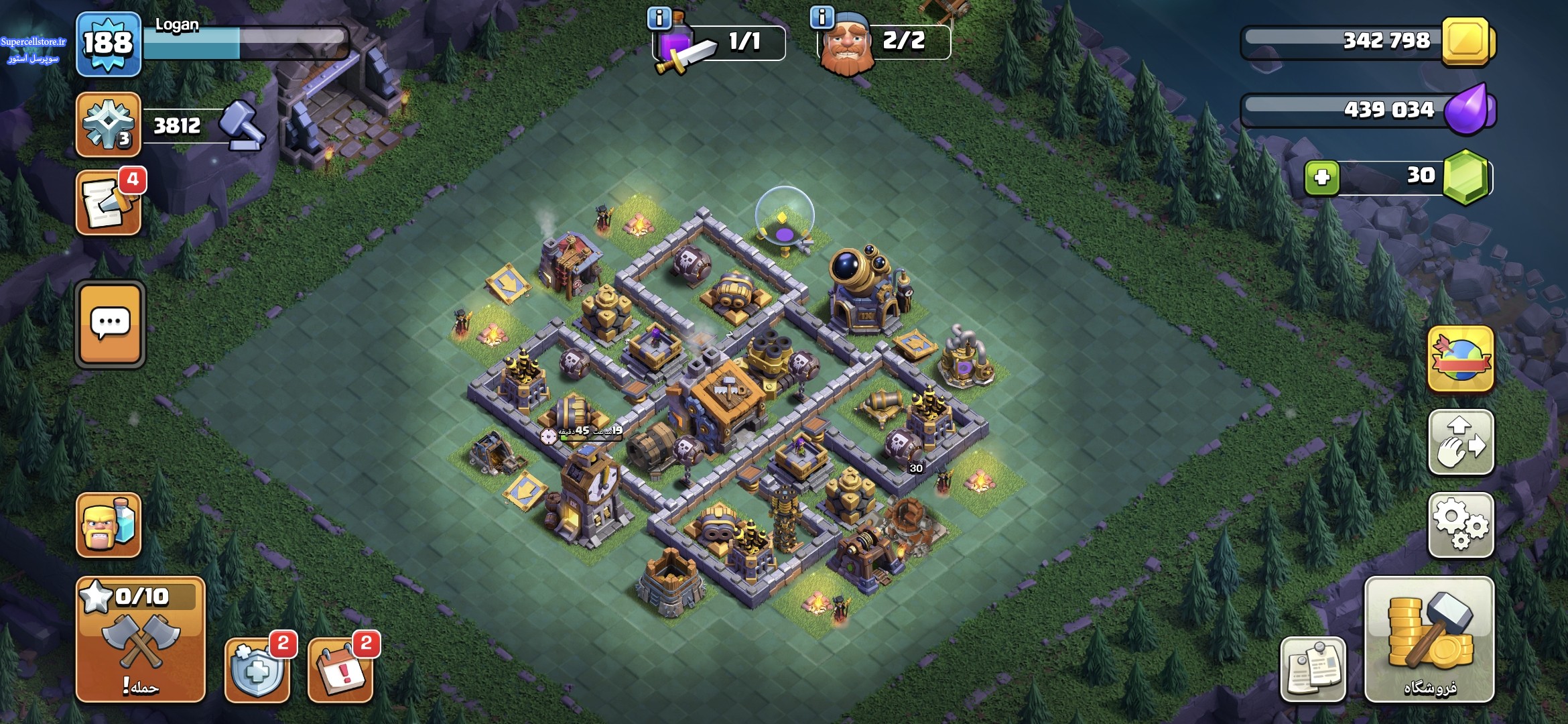This screenshot has height=724, width=1568.
Task: Open the notes and pencil messages button
Action: point(109,202)
